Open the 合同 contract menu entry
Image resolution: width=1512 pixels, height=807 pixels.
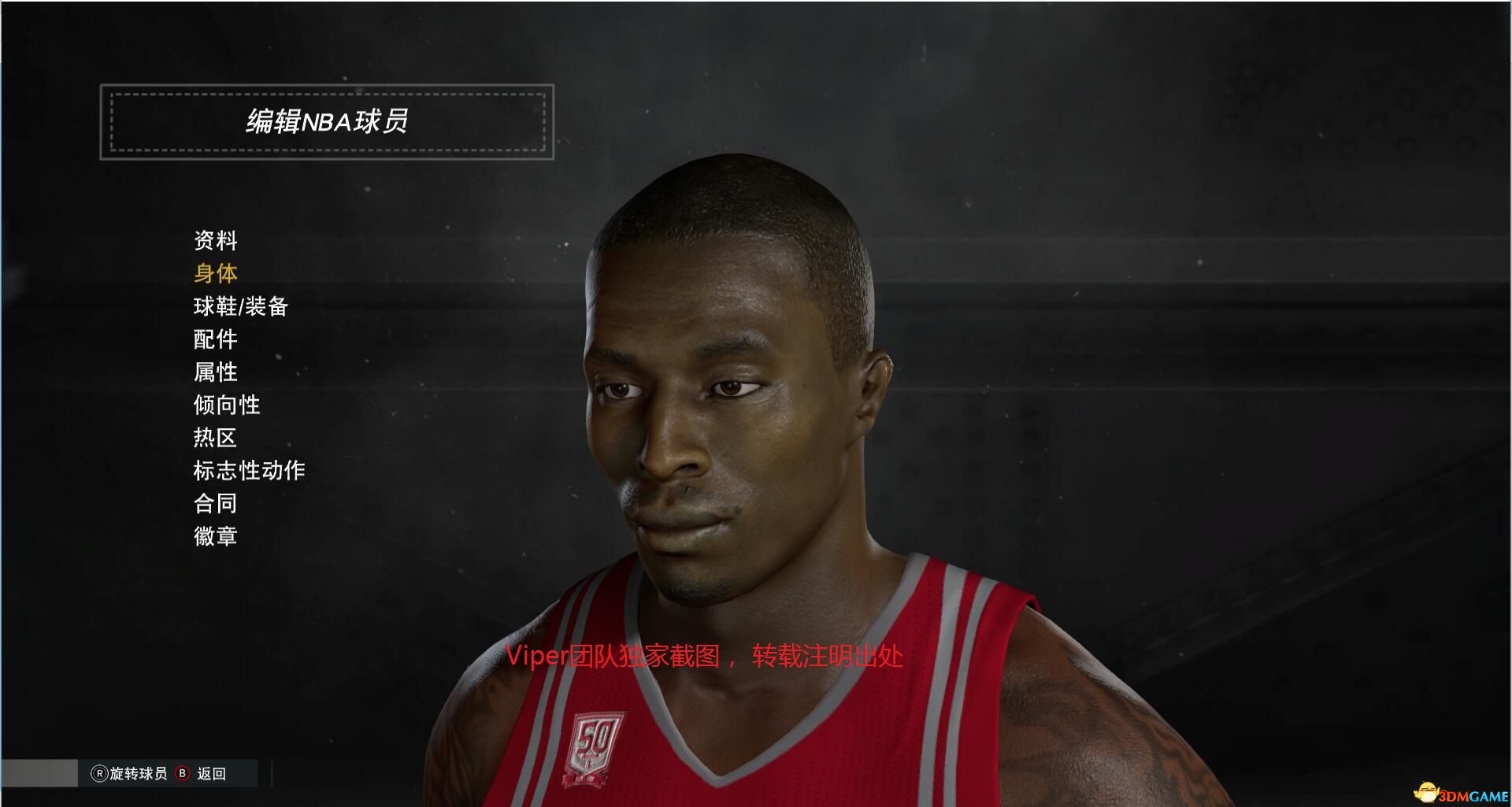click(x=215, y=503)
